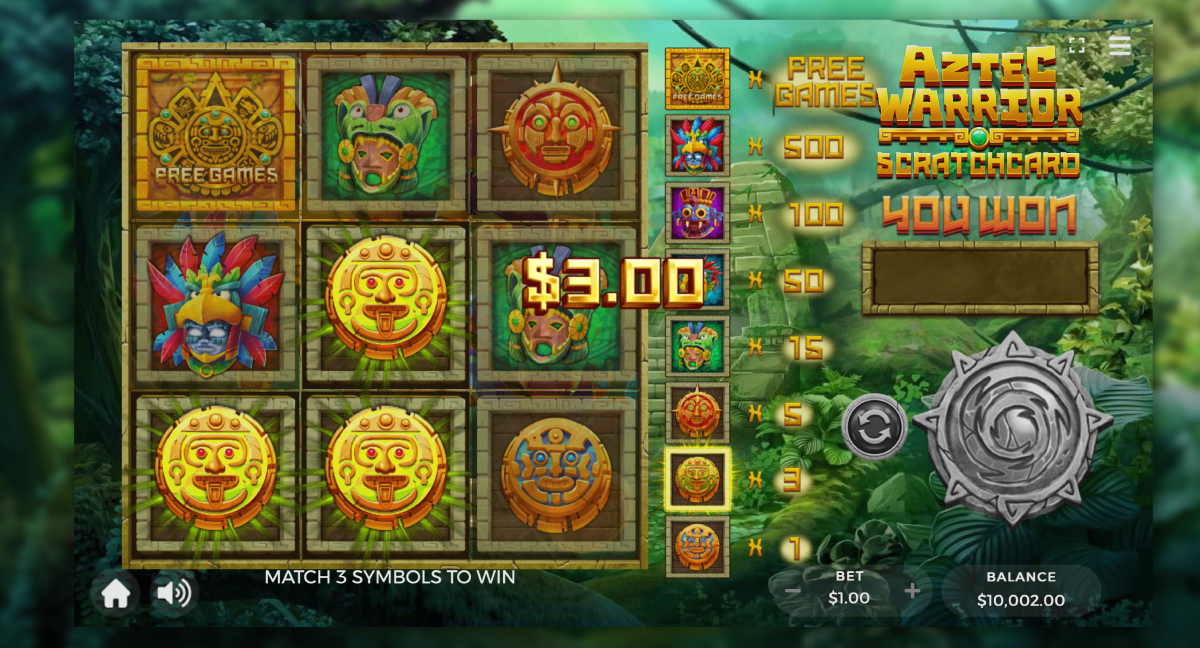
Task: Increase the bet with plus button
Action: click(912, 591)
